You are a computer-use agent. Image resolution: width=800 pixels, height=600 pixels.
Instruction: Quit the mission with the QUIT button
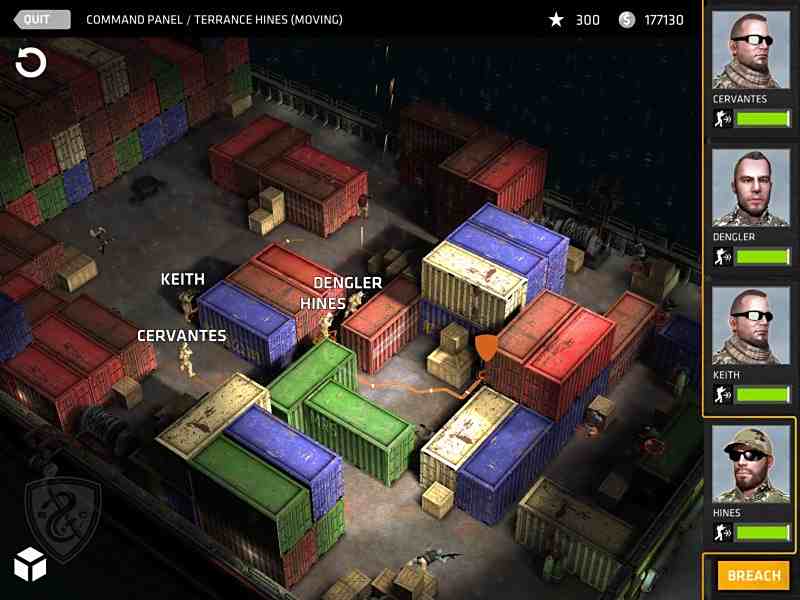click(42, 19)
